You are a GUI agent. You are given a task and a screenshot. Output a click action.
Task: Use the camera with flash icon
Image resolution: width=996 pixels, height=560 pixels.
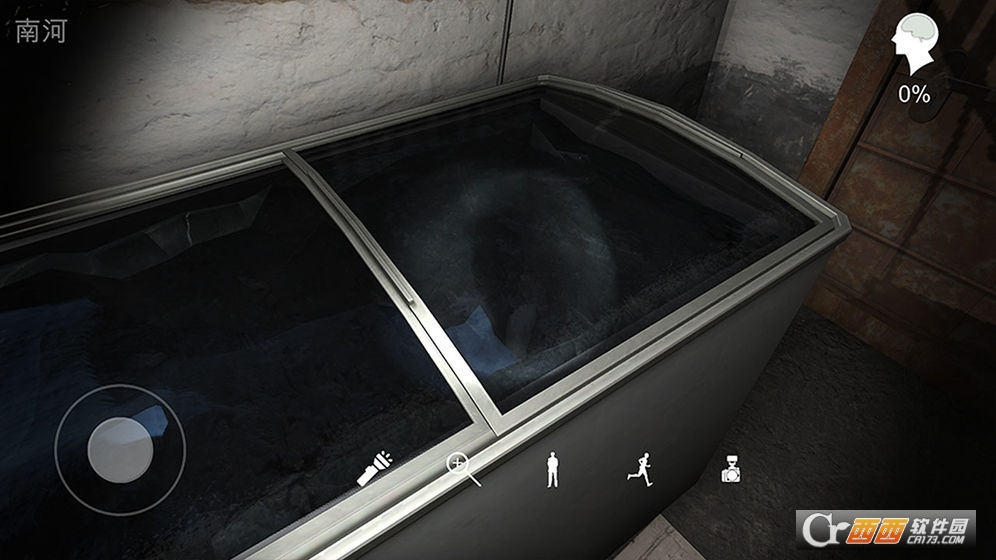click(x=731, y=468)
